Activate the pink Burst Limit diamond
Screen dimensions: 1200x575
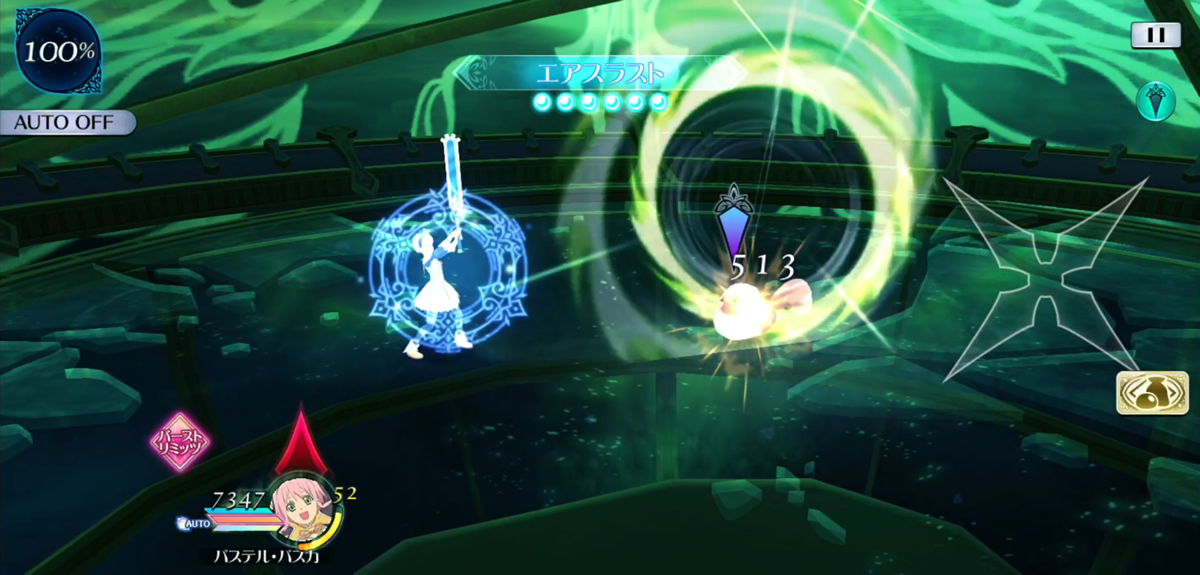(x=180, y=441)
